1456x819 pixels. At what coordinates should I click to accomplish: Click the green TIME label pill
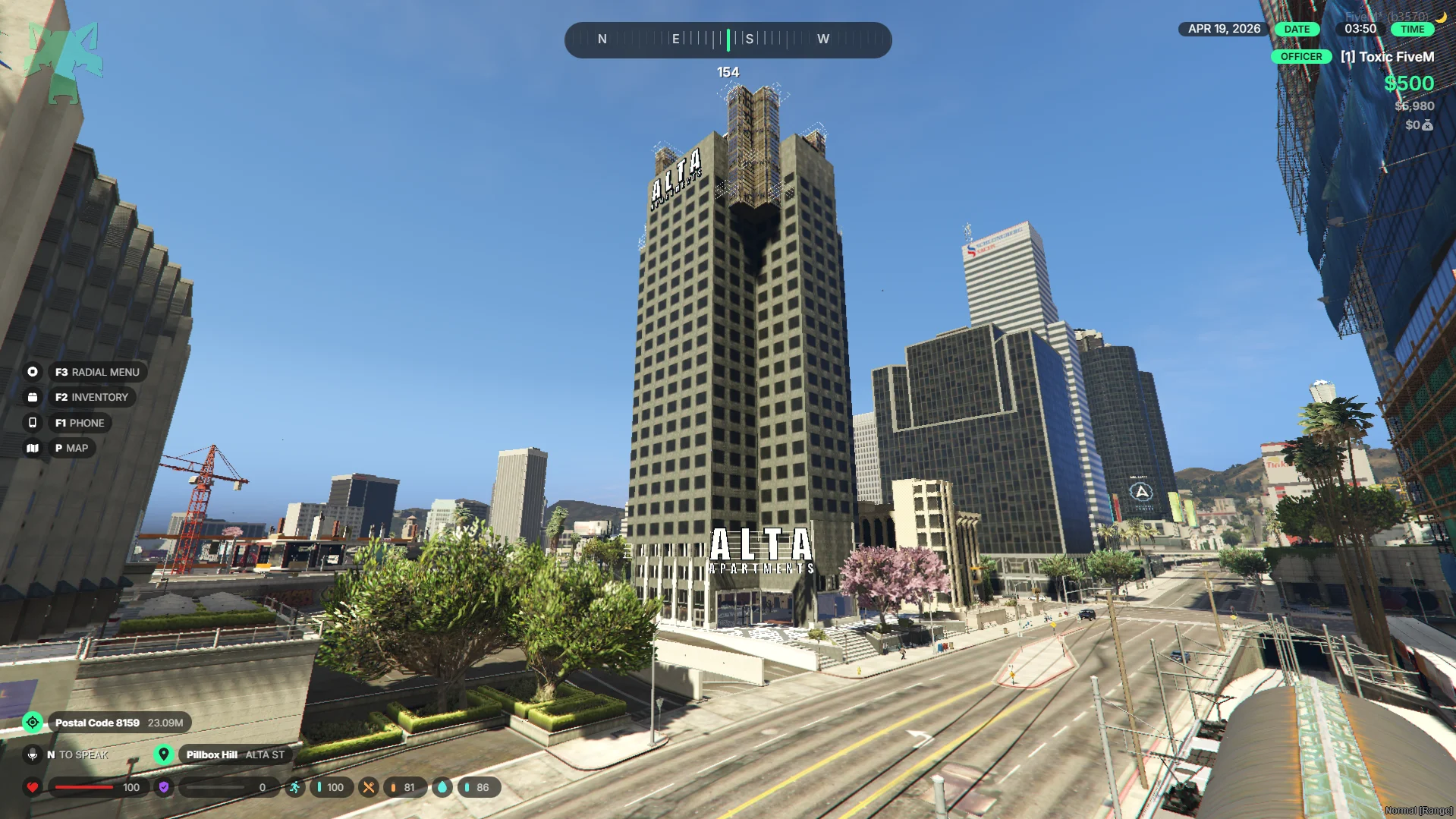point(1412,29)
